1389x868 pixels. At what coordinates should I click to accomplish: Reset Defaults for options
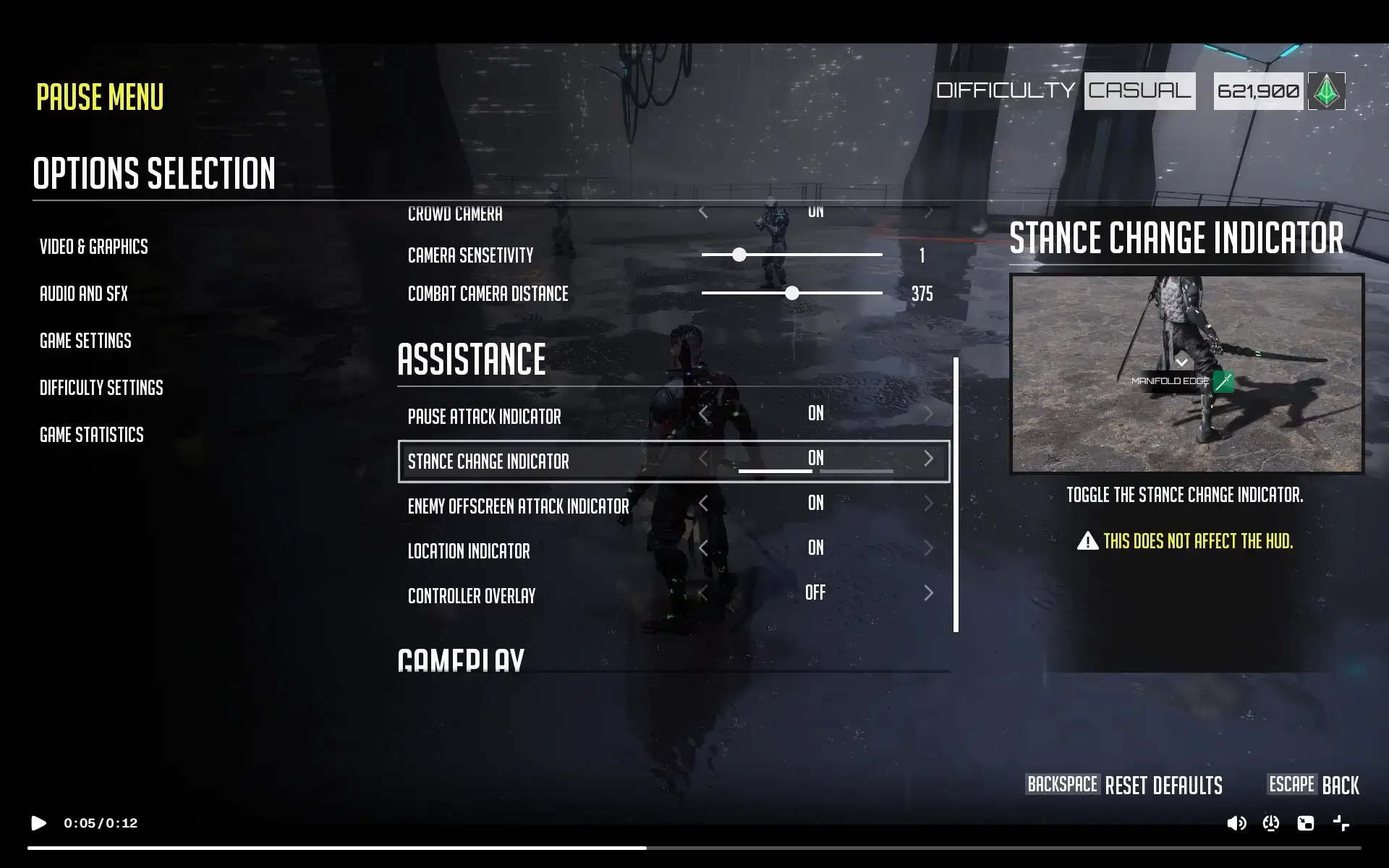1163,786
